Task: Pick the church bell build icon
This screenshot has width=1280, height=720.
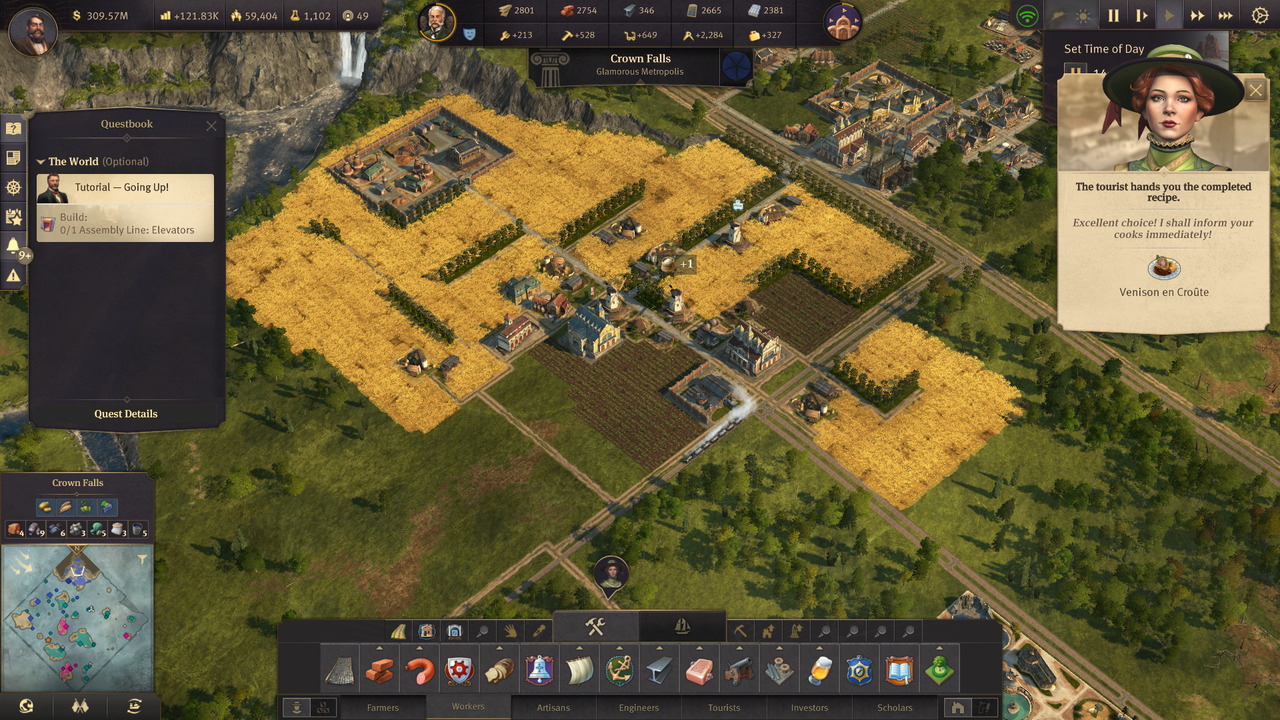Action: [539, 670]
